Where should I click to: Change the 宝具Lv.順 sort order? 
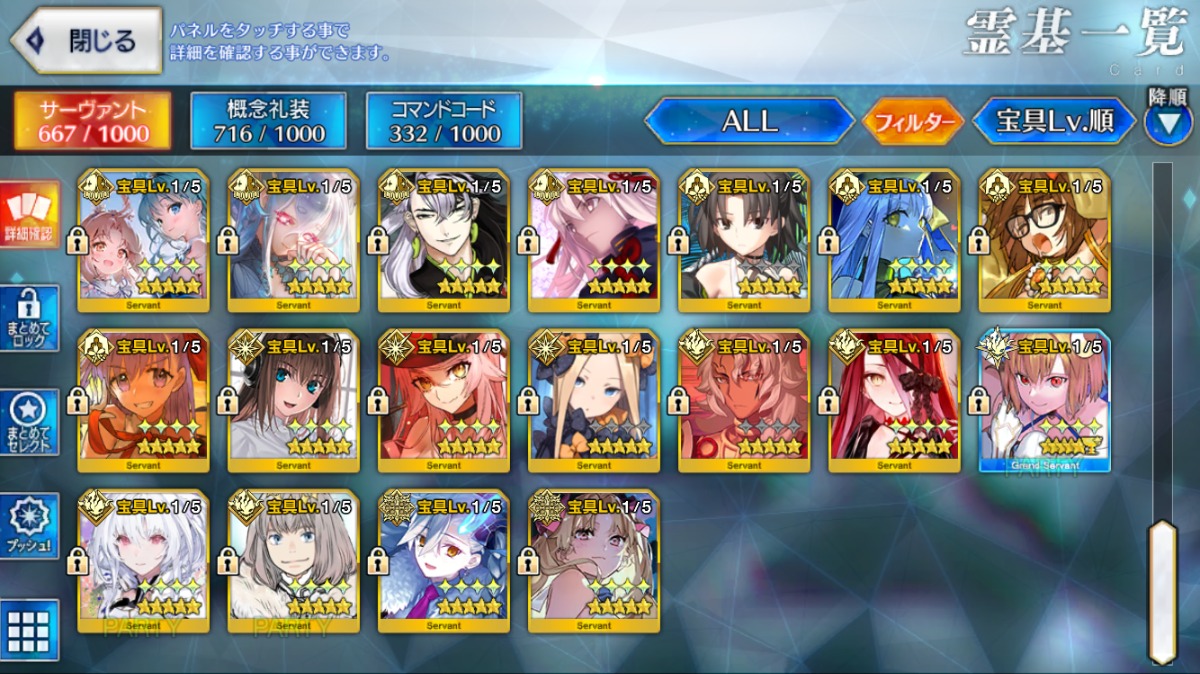click(1054, 122)
